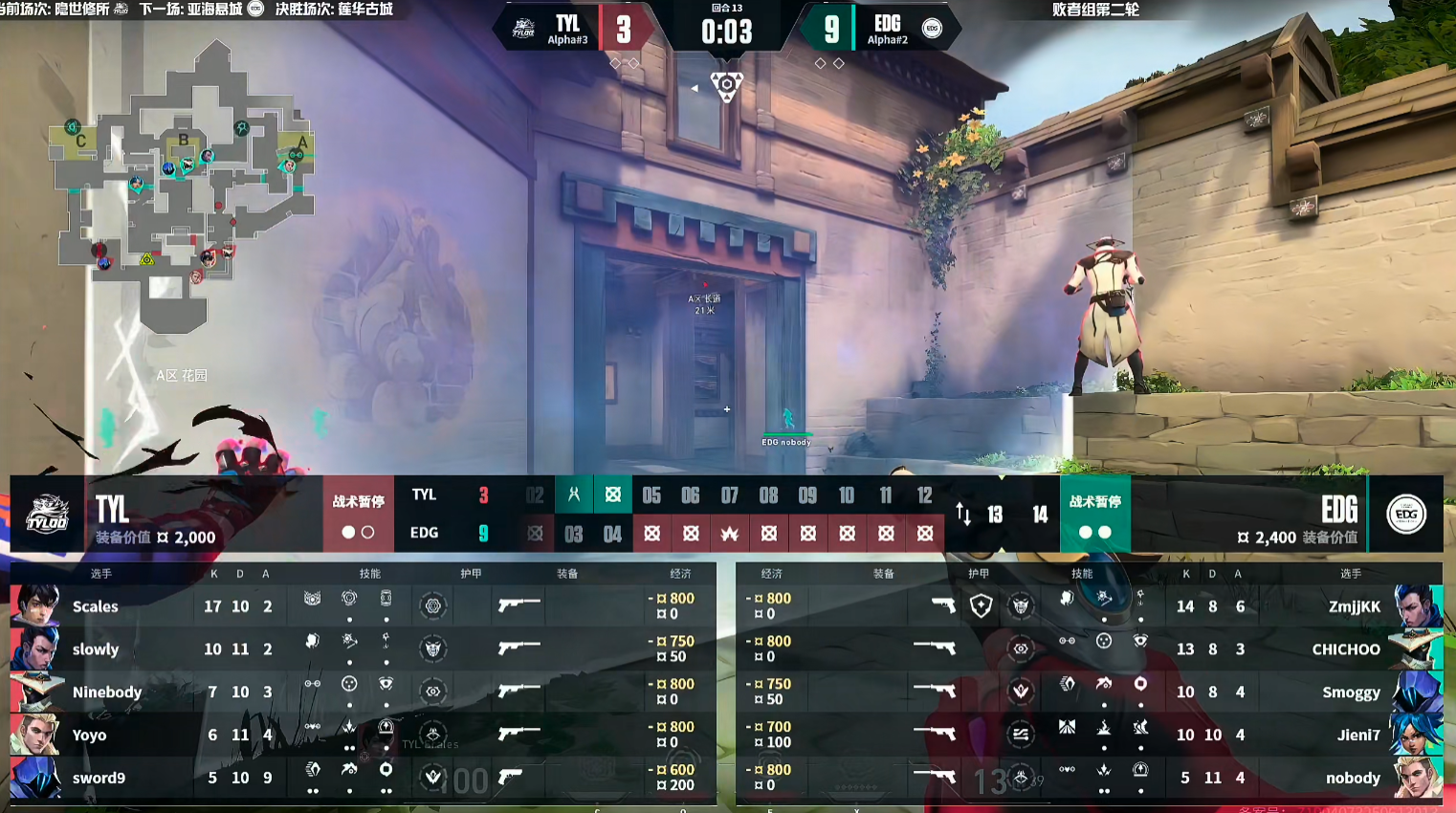Click the round EDG logo beside the scoreboard

click(x=1405, y=514)
